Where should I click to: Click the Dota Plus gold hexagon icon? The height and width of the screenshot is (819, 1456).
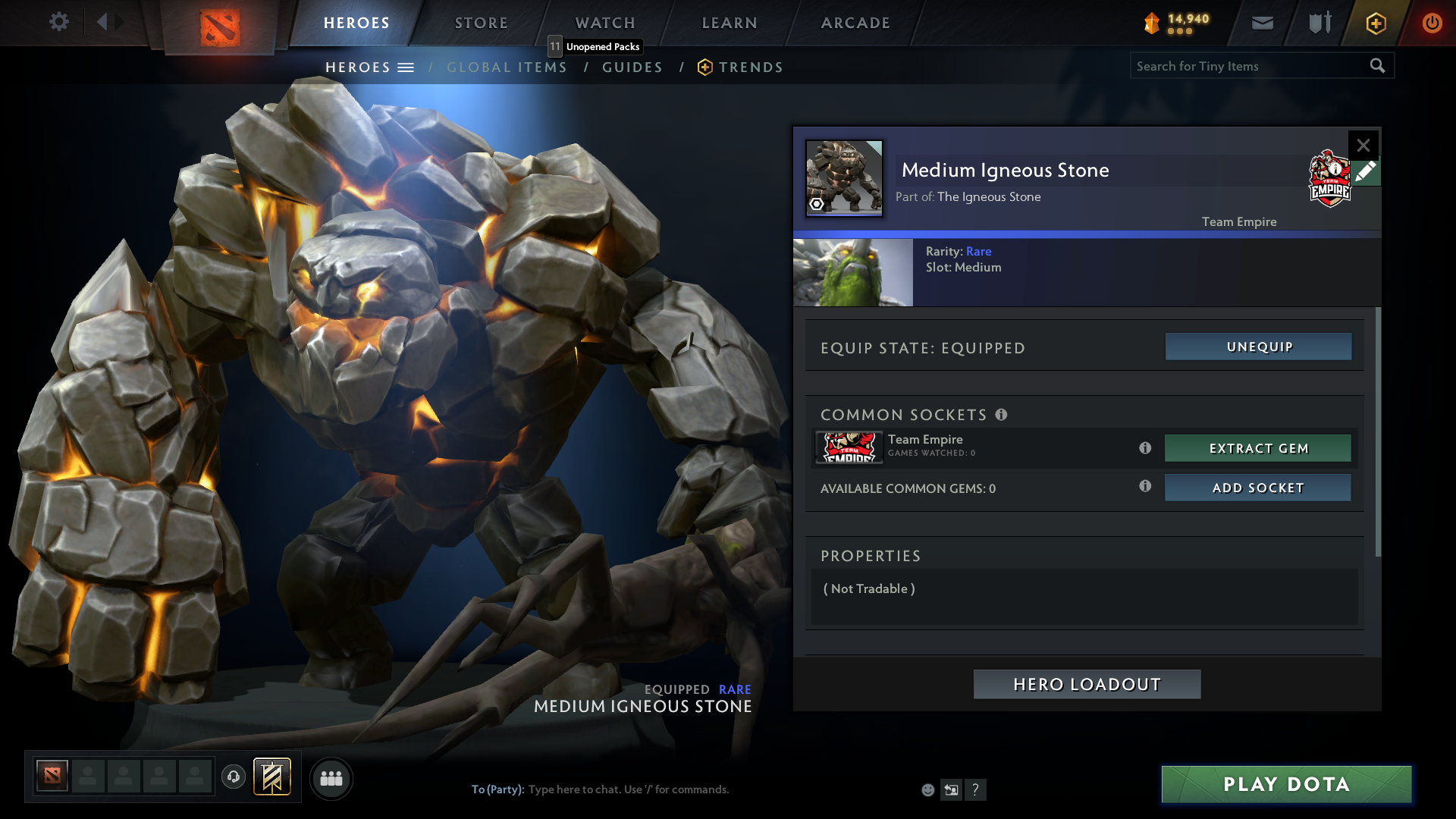pyautogui.click(x=1375, y=23)
